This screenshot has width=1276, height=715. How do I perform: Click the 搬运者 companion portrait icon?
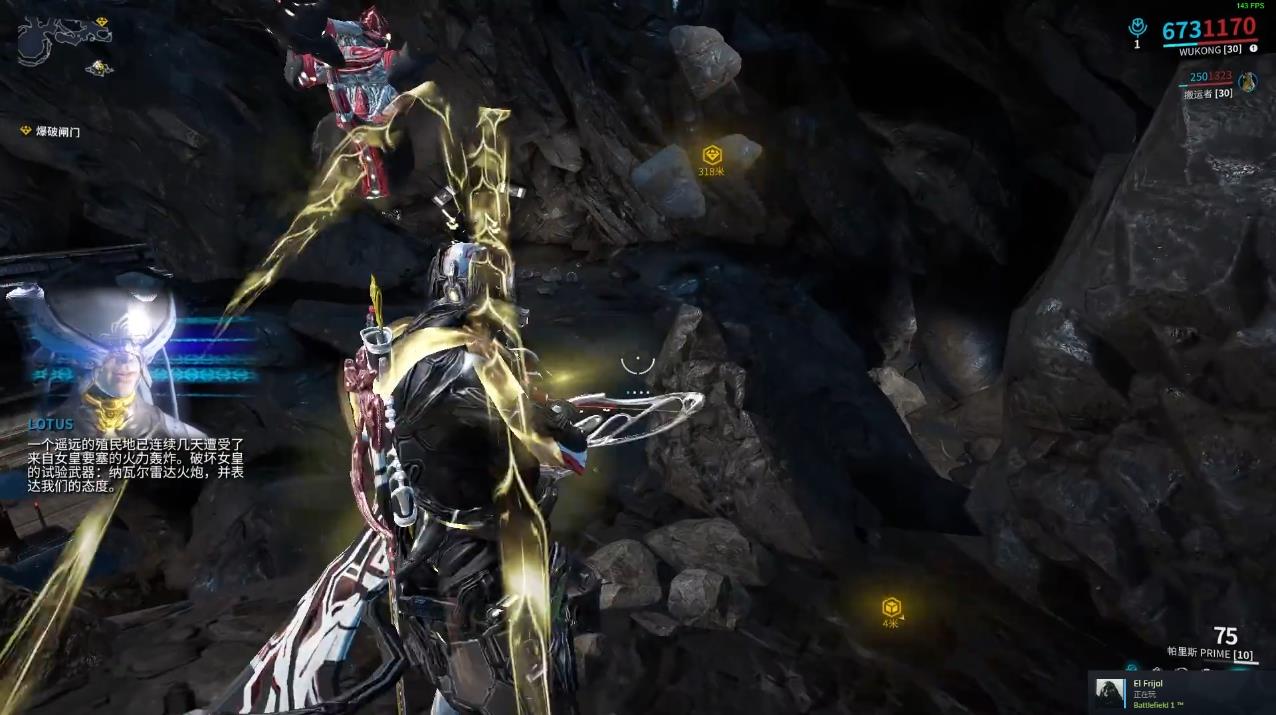tap(1247, 82)
